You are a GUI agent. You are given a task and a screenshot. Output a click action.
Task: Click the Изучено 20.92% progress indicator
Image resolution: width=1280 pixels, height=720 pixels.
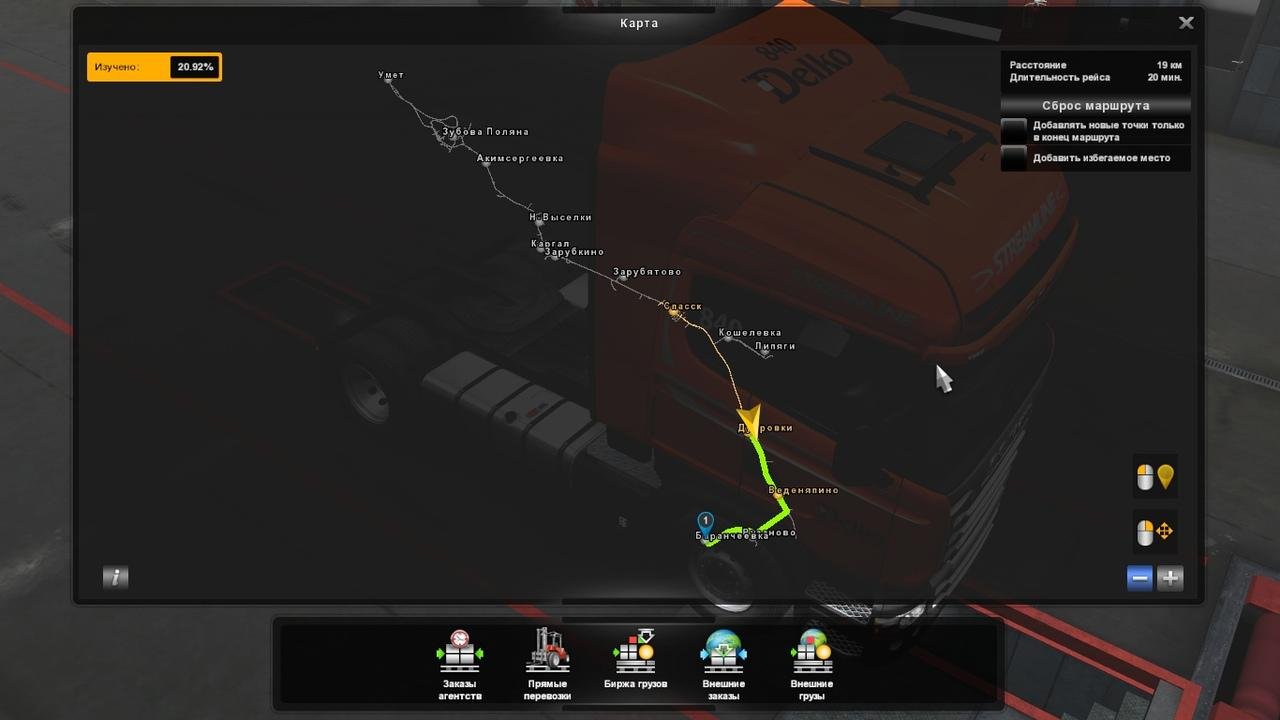(154, 67)
